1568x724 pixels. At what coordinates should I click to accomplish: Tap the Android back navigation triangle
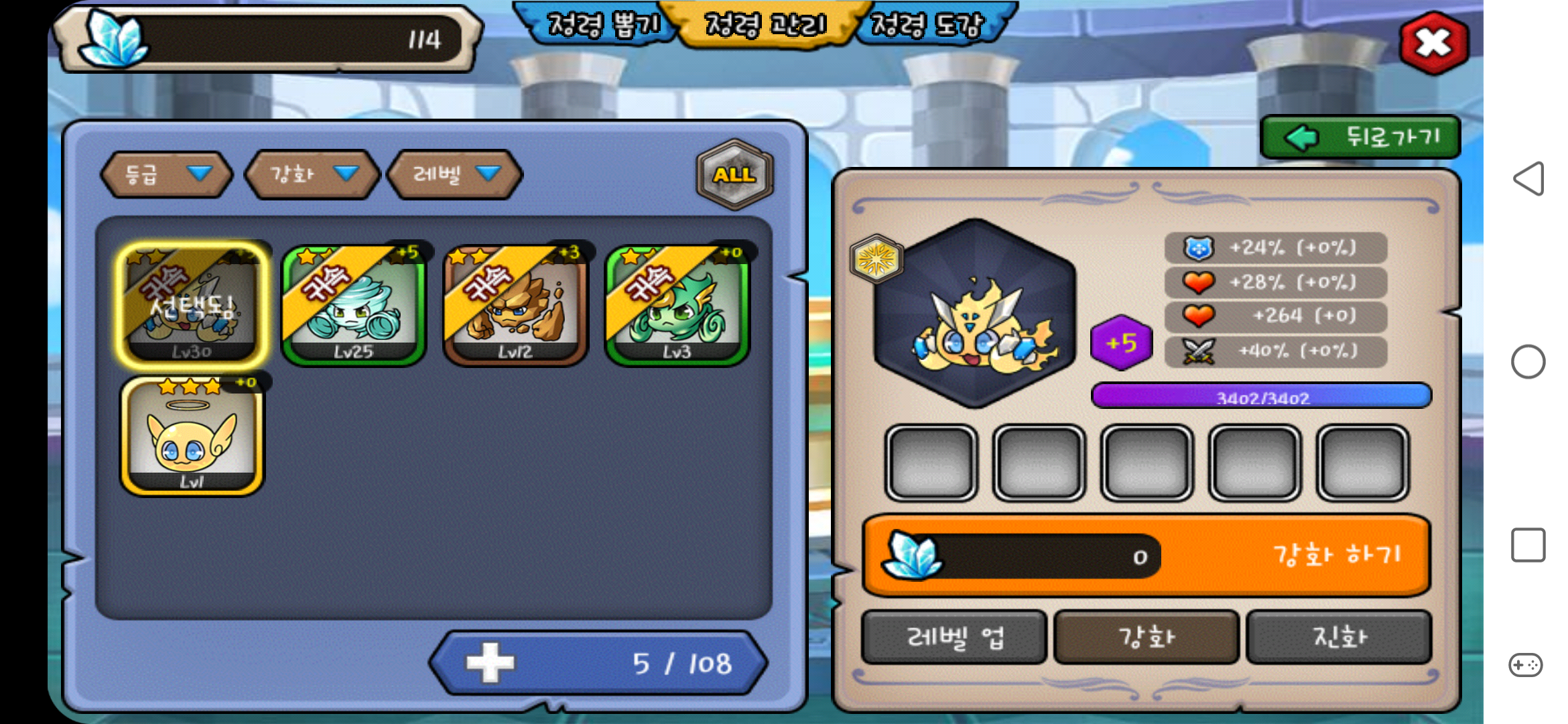(x=1528, y=179)
